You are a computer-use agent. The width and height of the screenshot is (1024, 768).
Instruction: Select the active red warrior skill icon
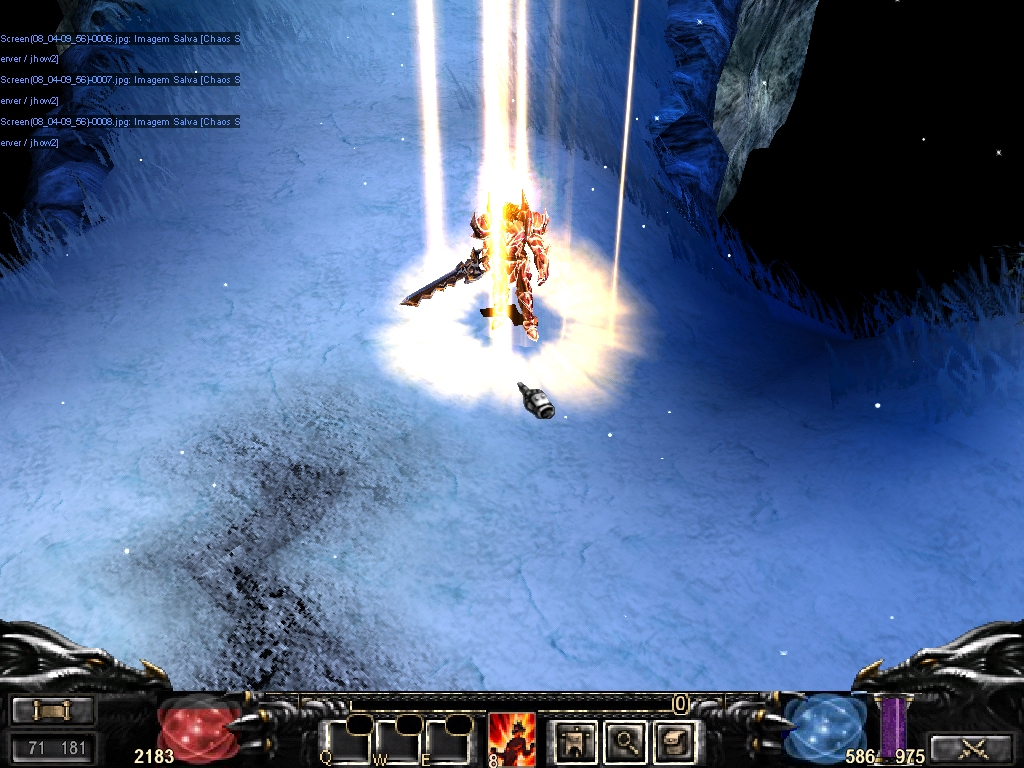pos(512,739)
